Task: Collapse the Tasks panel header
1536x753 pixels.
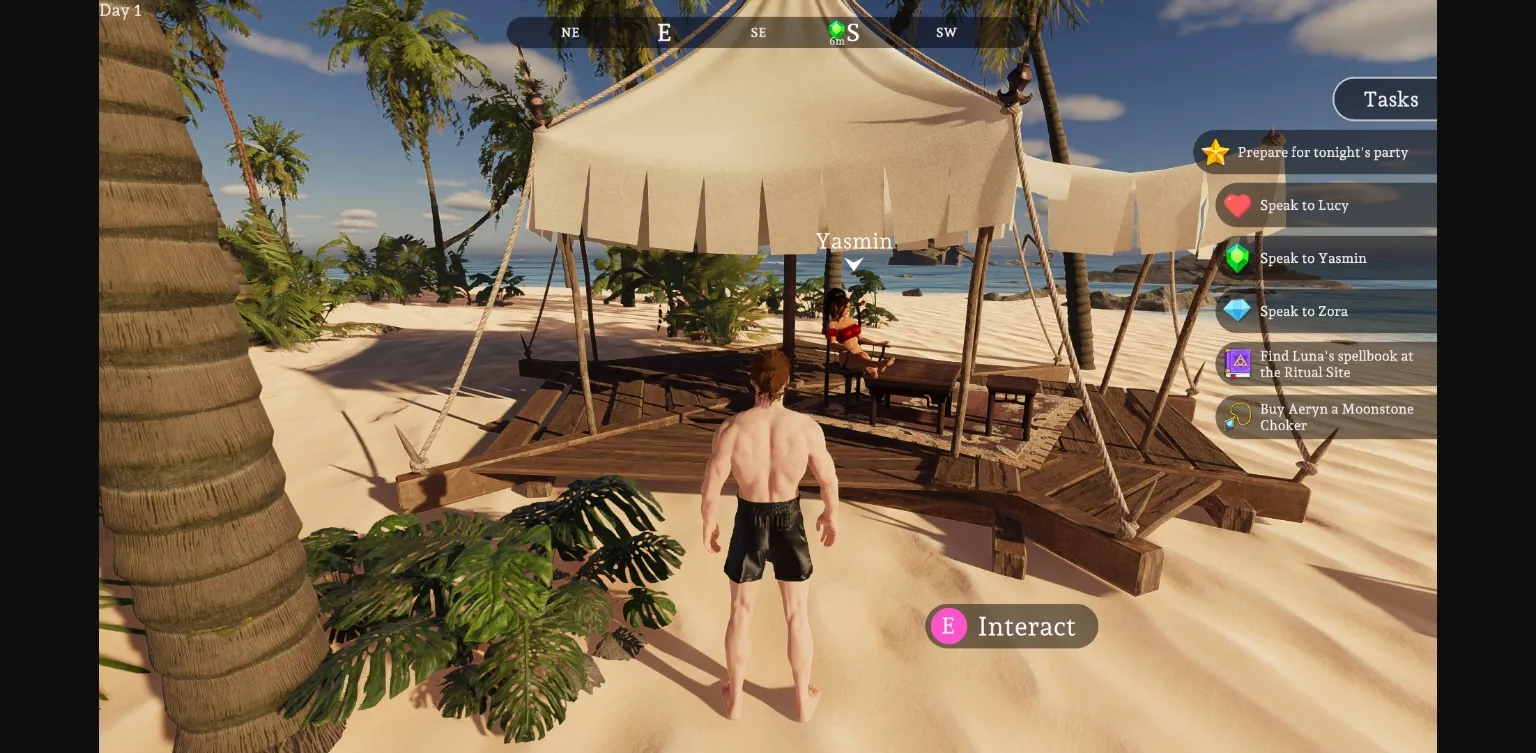Action: coord(1390,99)
